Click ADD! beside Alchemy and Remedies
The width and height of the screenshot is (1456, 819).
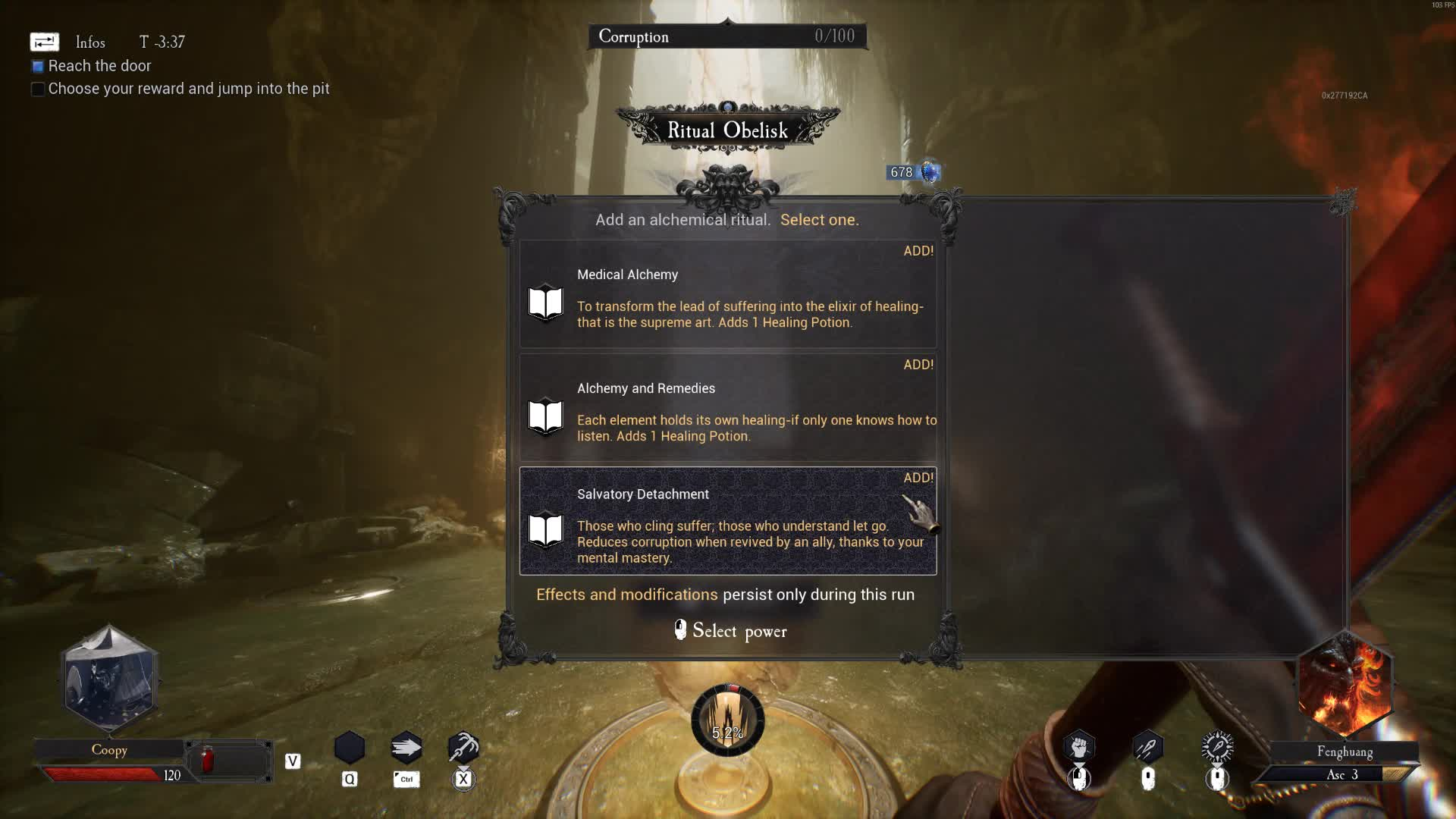[918, 365]
